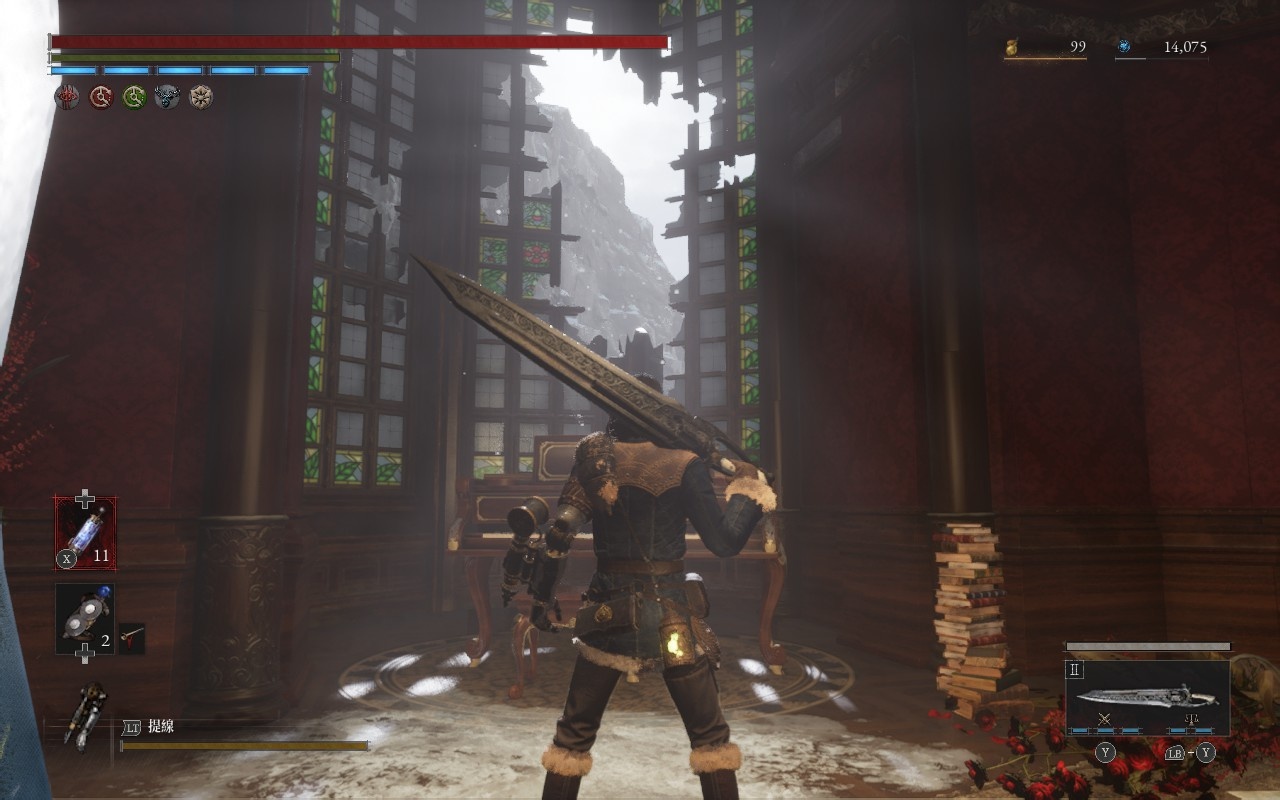Image resolution: width=1280 pixels, height=800 pixels.
Task: Click the gold coin fruit icon
Action: click(1012, 46)
